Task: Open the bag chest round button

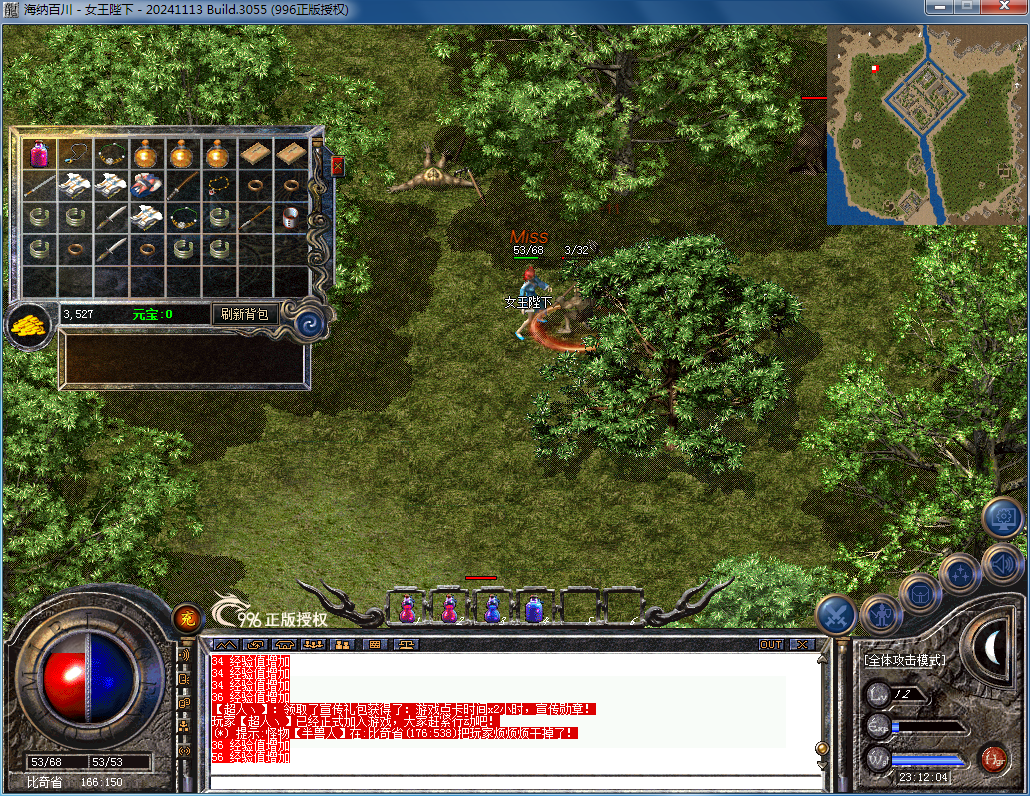Action: click(x=919, y=594)
